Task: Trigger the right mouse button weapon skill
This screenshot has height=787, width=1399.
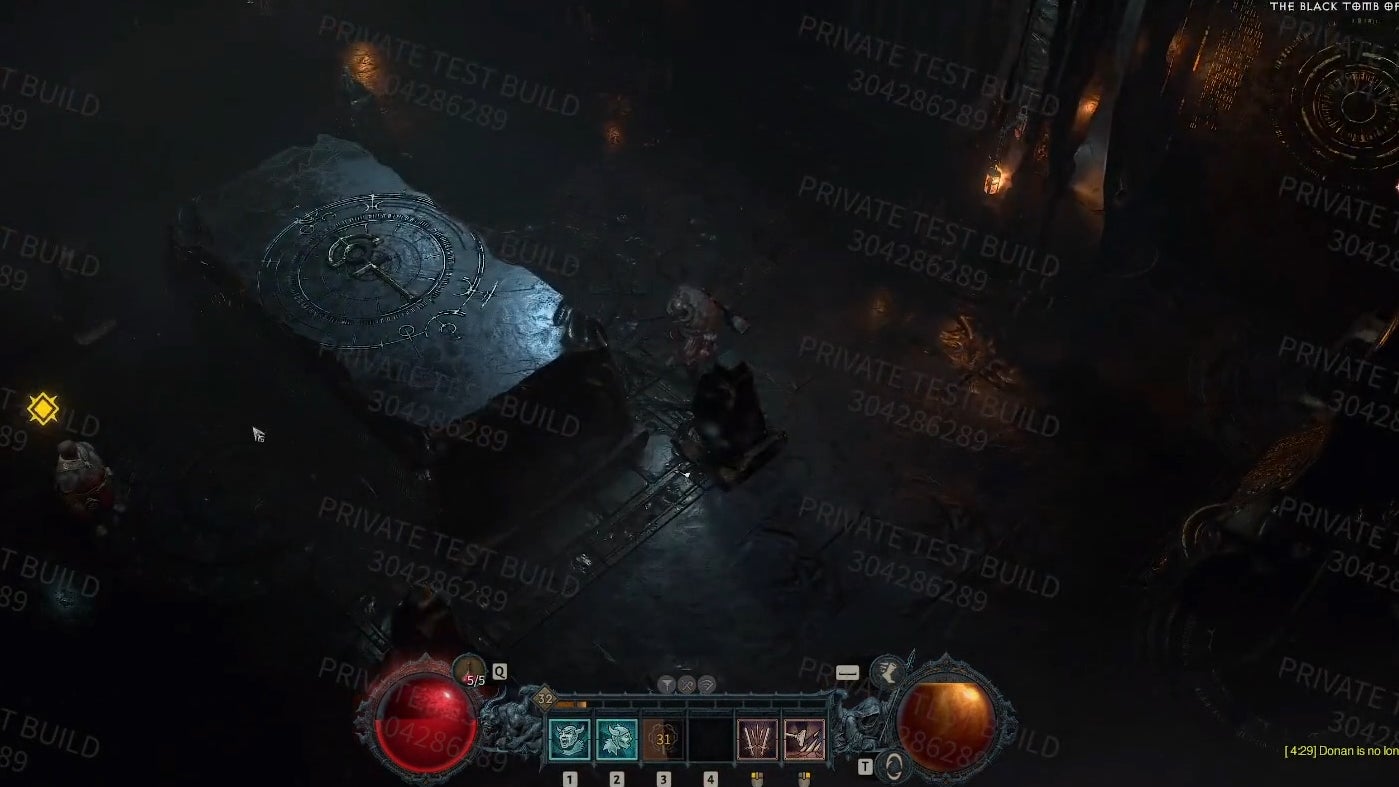Action: (804, 738)
